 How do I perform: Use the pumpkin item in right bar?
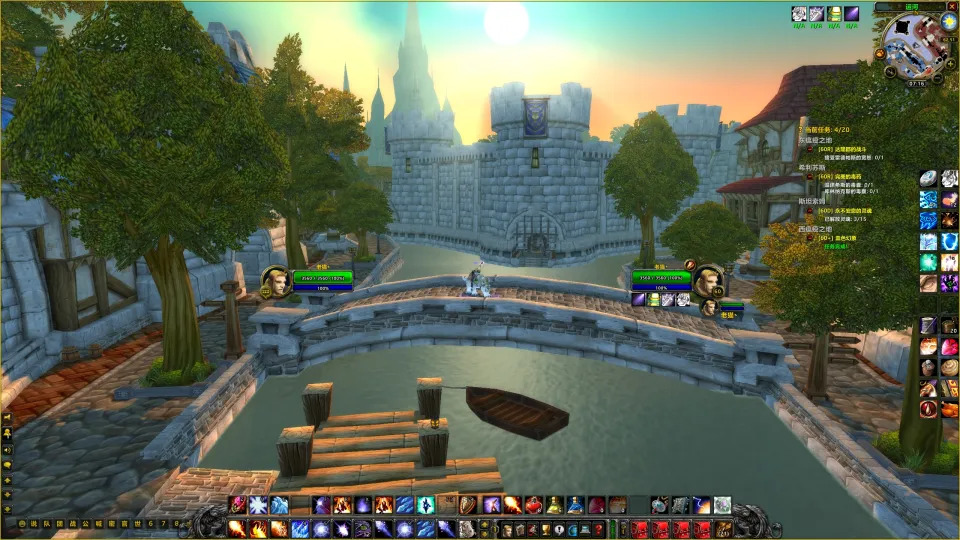929,347
